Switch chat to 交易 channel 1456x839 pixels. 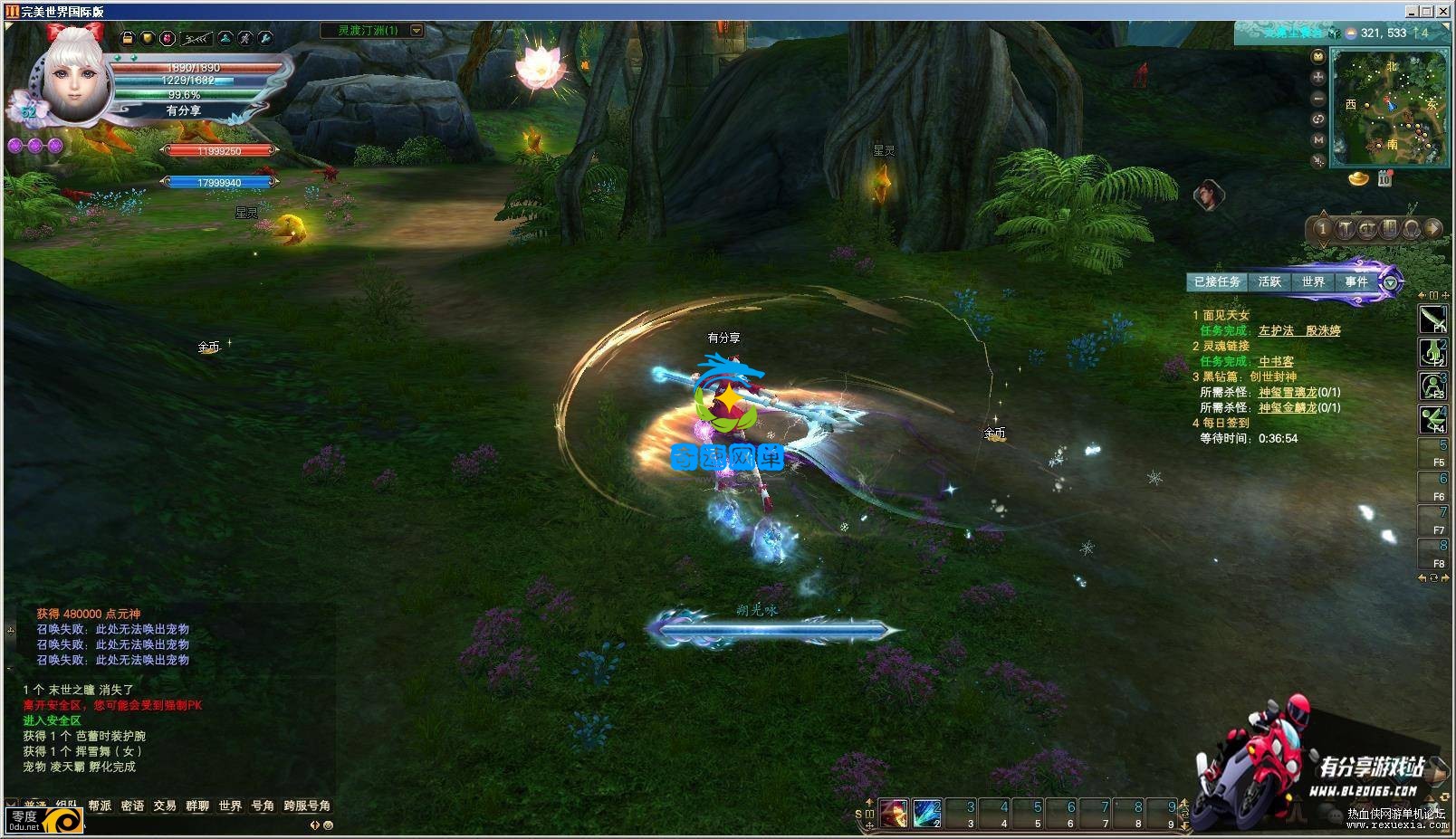coord(165,806)
